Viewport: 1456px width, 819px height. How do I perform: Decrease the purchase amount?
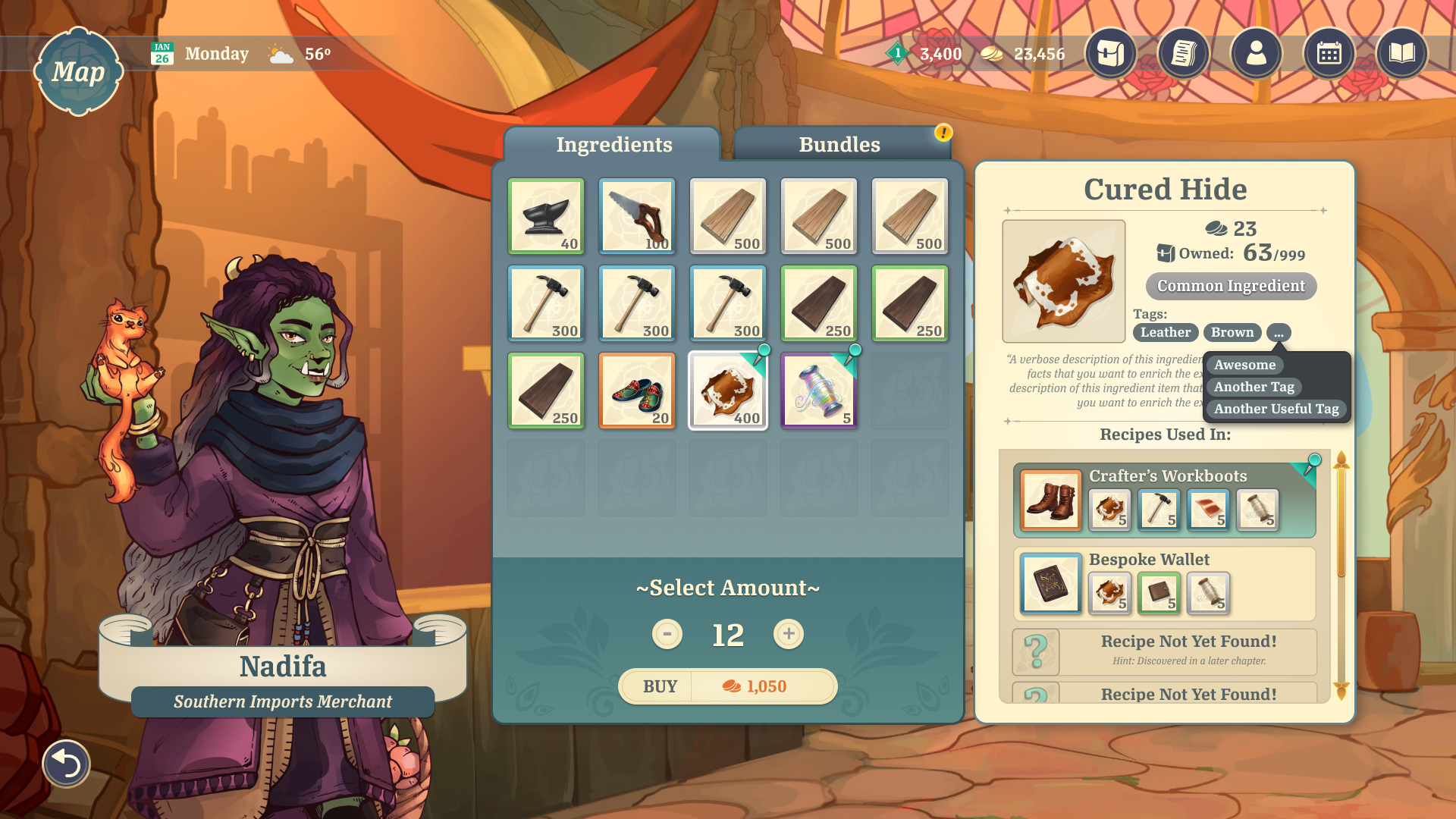[667, 634]
